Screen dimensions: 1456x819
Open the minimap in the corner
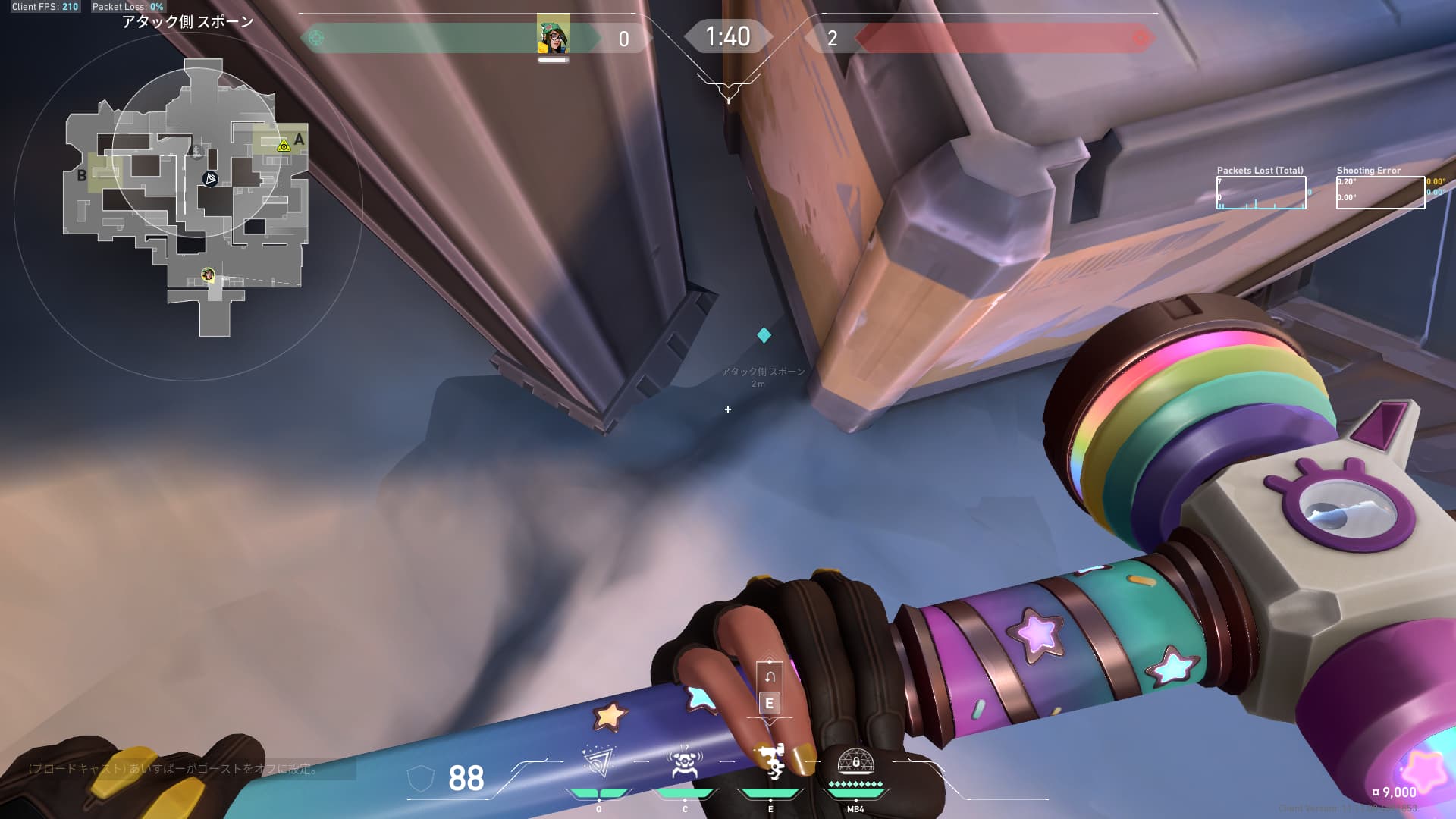click(187, 197)
